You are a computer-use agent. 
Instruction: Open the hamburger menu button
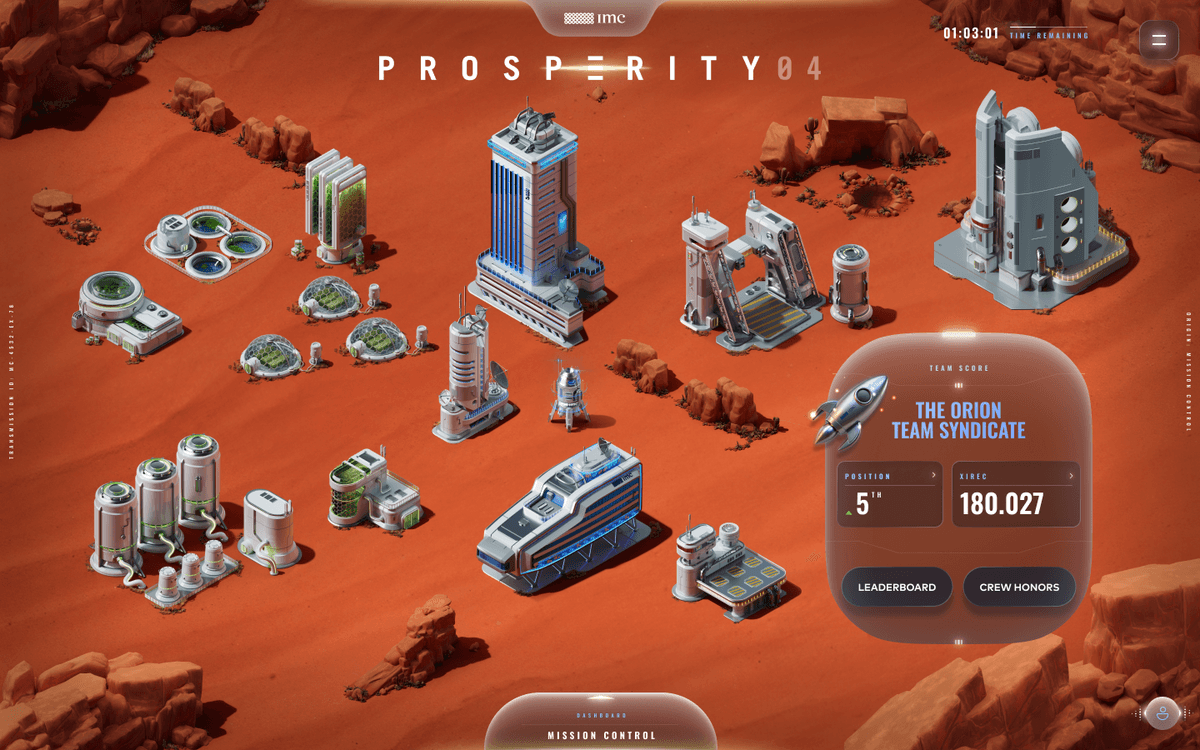tap(1159, 40)
